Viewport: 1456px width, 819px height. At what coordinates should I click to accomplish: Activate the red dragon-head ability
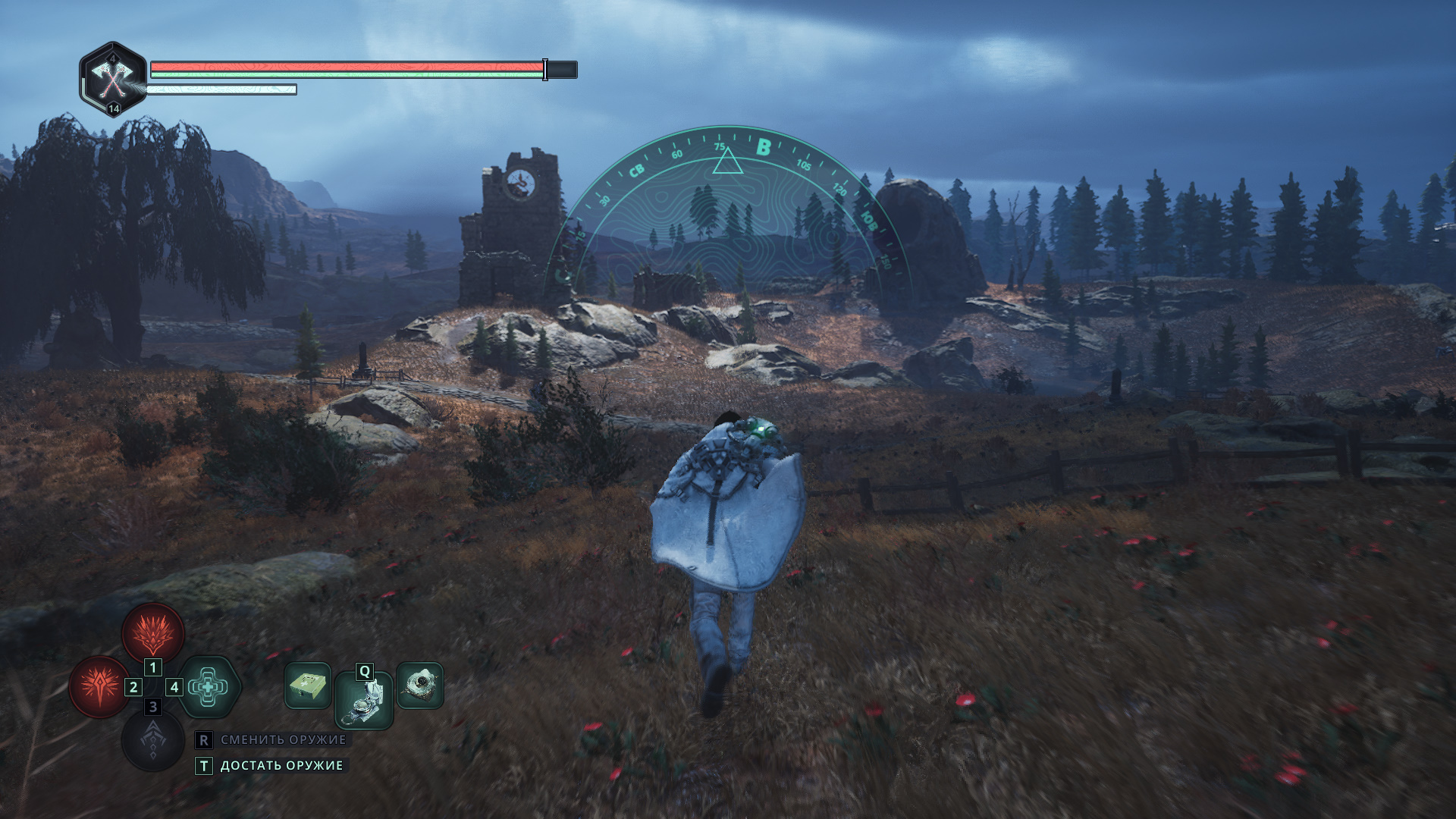point(153,632)
